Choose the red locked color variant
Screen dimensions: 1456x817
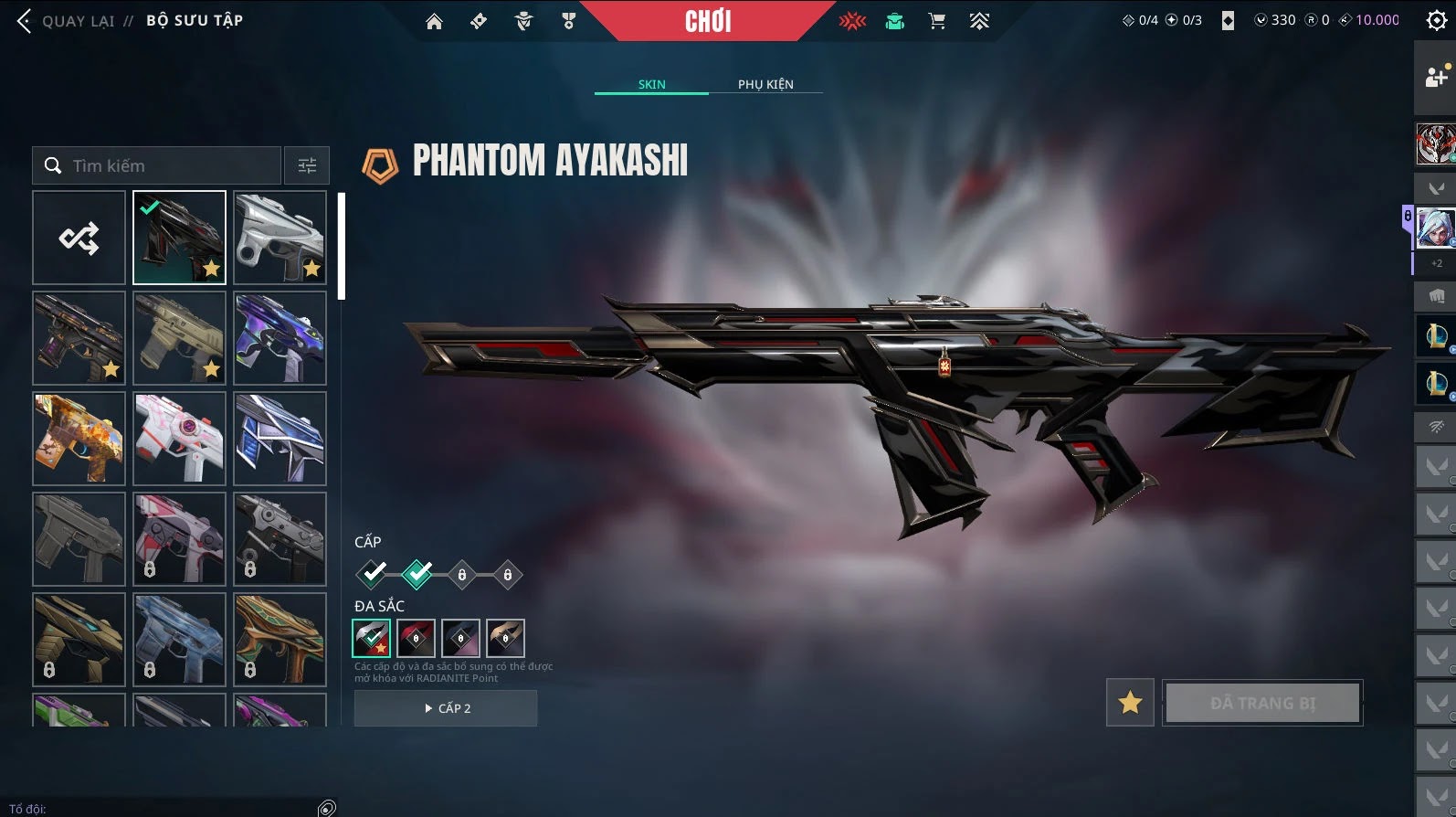(416, 638)
